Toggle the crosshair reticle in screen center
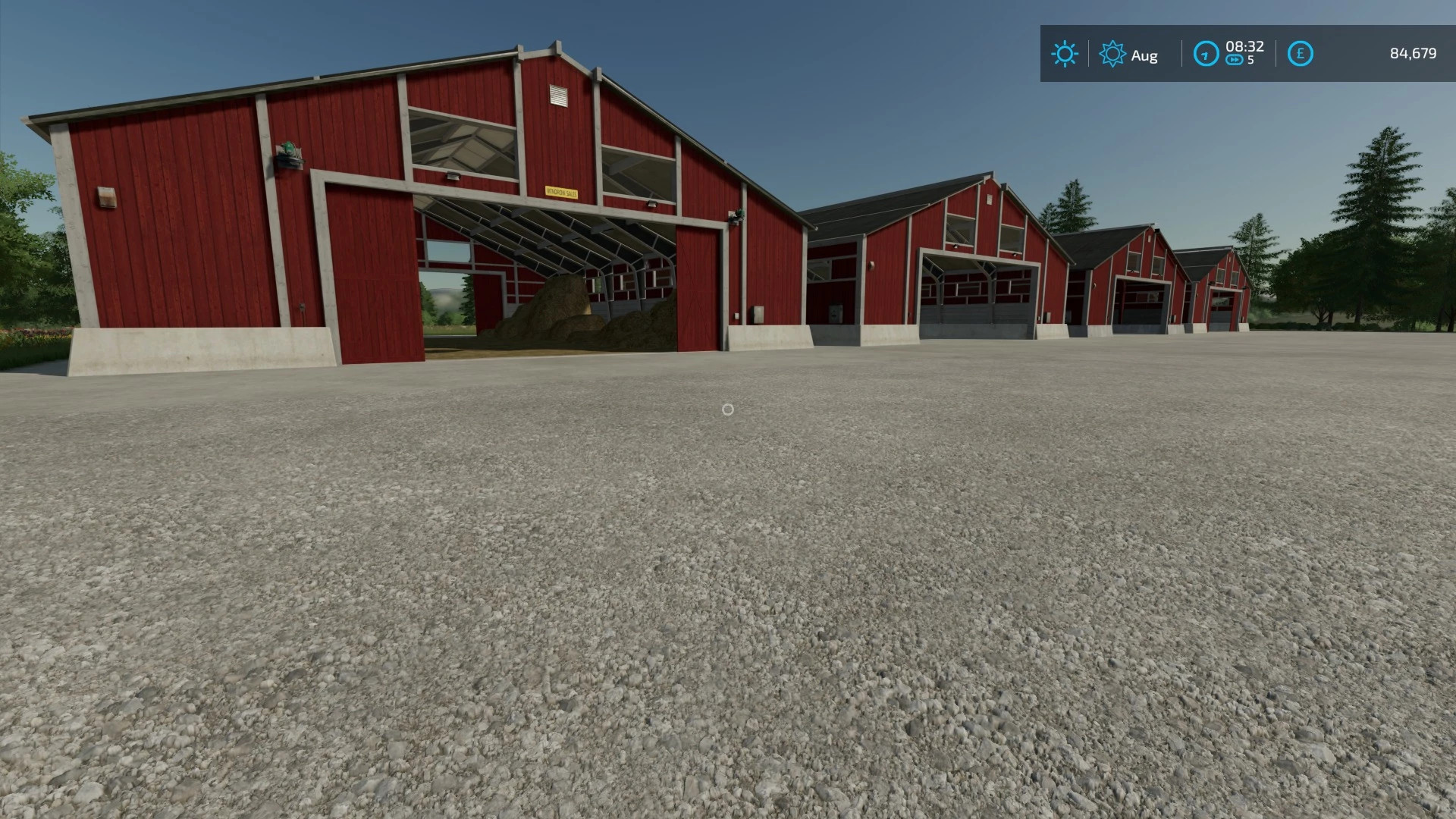 pyautogui.click(x=728, y=409)
